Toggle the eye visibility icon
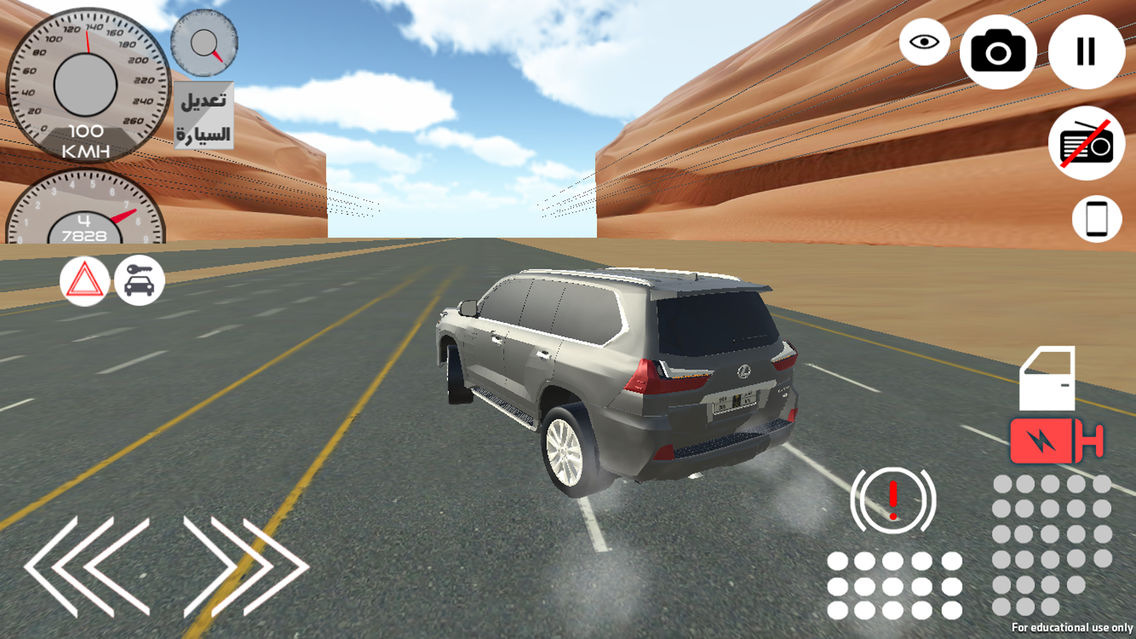 (x=925, y=42)
